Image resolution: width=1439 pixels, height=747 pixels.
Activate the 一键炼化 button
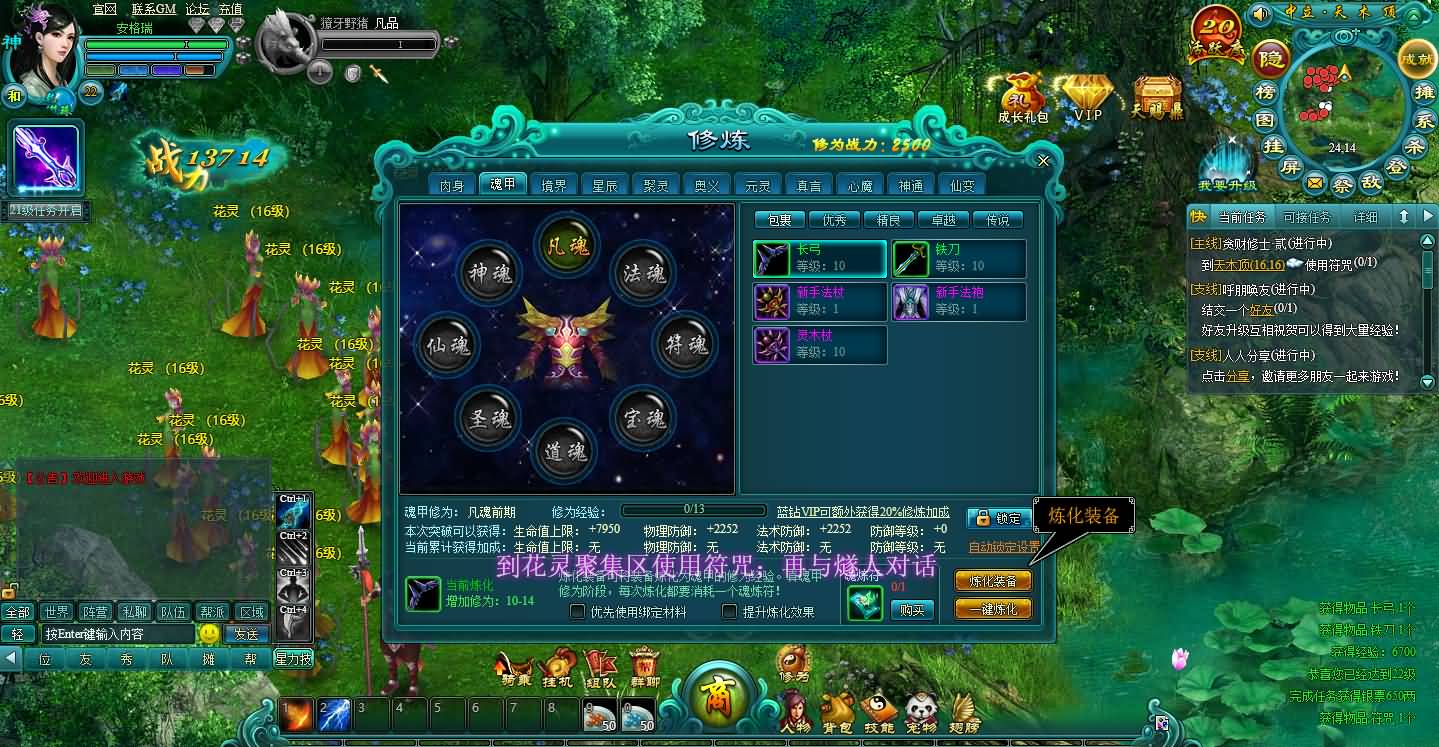click(993, 609)
